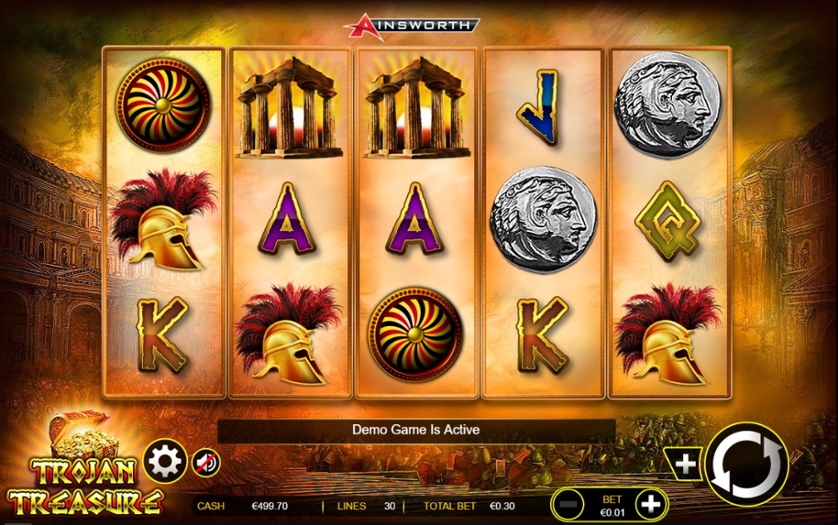Click the Ainsworth logo at the top

[x=411, y=24]
